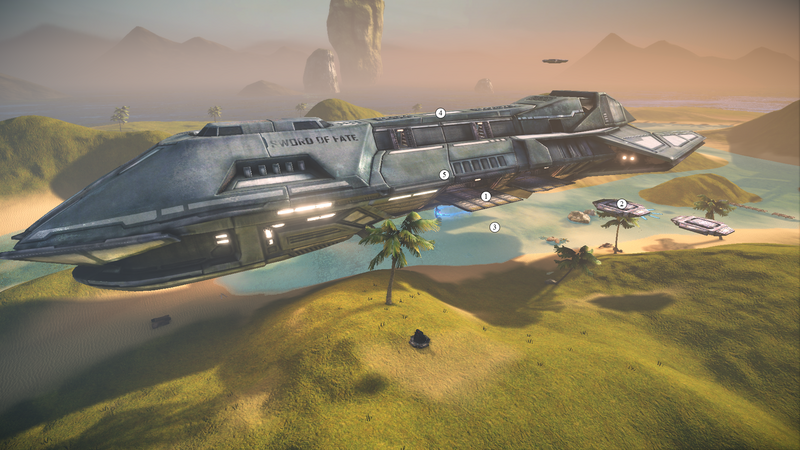Select the circled 5 marker
The width and height of the screenshot is (800, 450).
click(x=444, y=174)
